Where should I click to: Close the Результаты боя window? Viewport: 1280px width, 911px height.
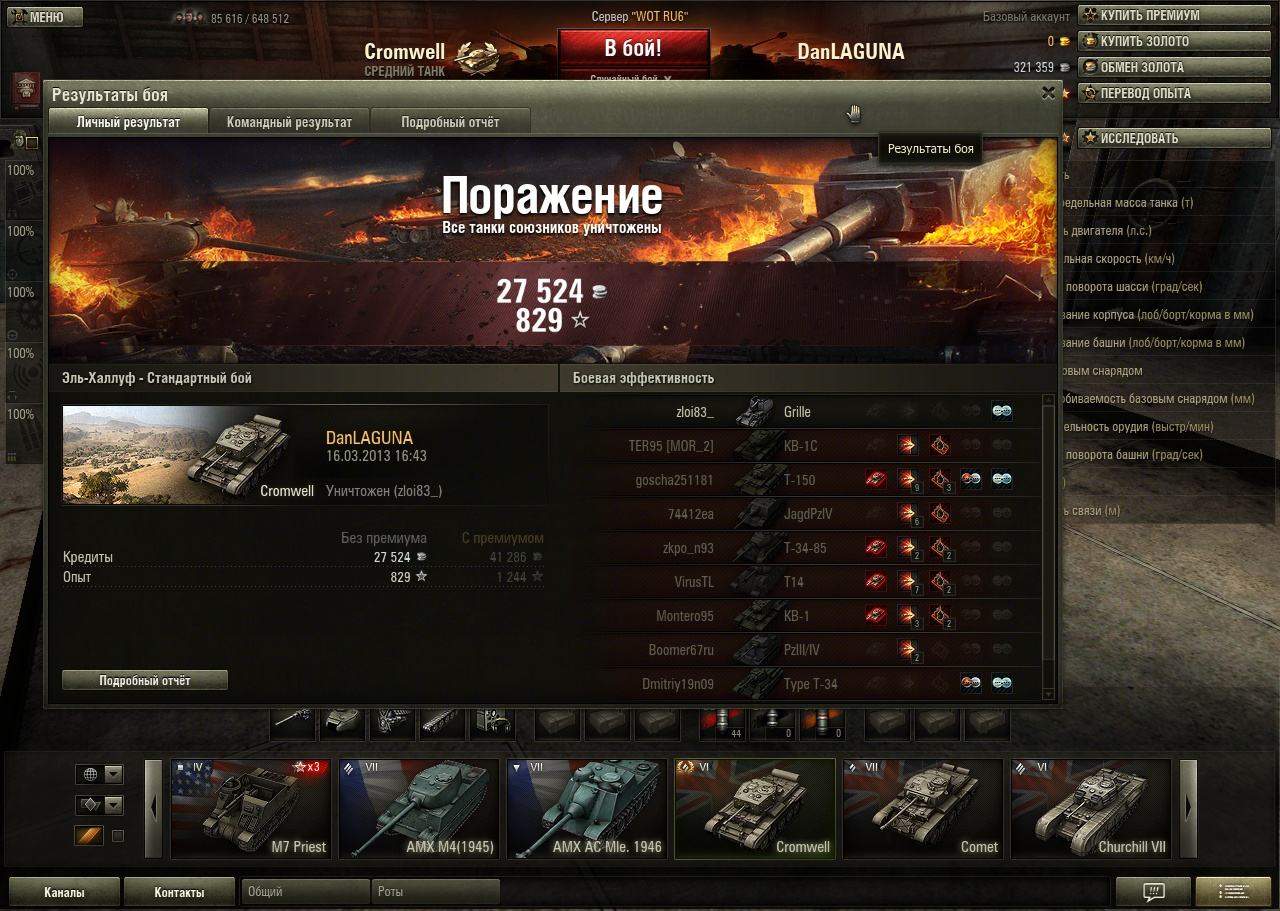(1048, 93)
